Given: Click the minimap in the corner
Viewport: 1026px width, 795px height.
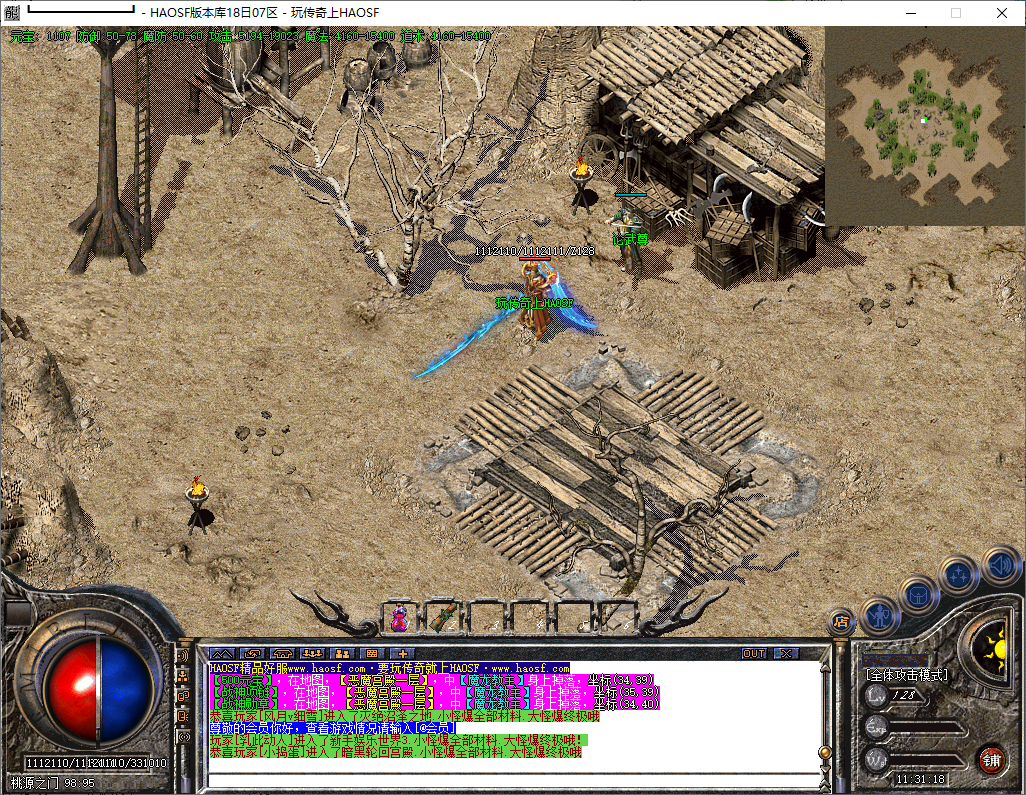Looking at the screenshot, I should point(925,125).
